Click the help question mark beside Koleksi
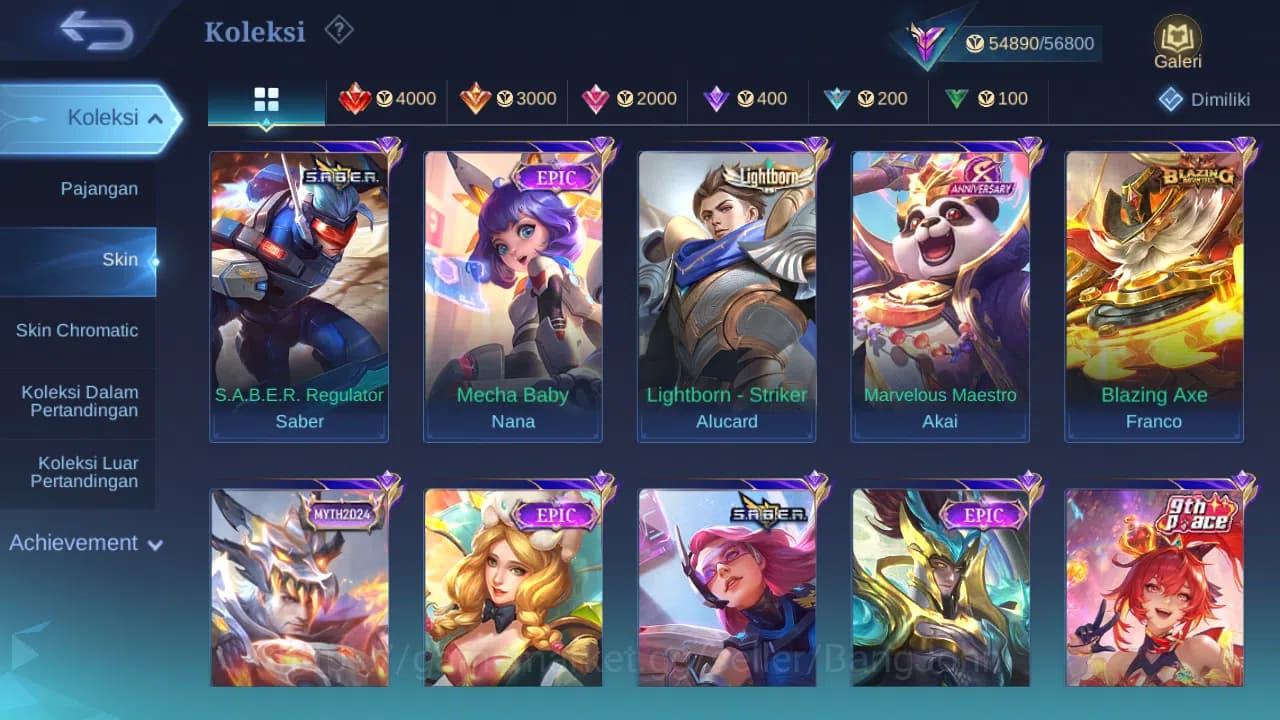The width and height of the screenshot is (1280, 720). pyautogui.click(x=338, y=31)
